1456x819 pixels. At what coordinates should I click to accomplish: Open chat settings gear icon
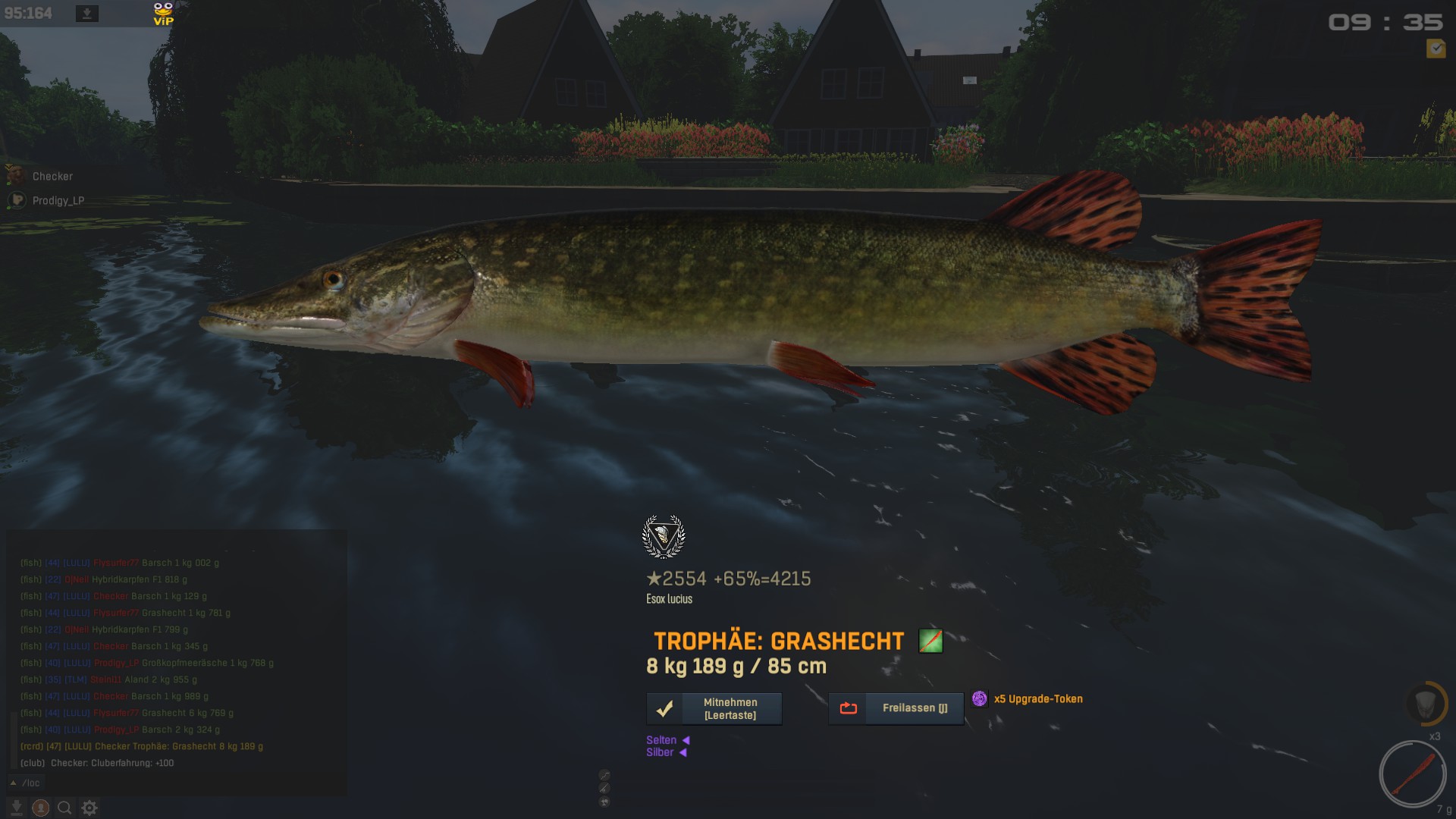coord(89,808)
